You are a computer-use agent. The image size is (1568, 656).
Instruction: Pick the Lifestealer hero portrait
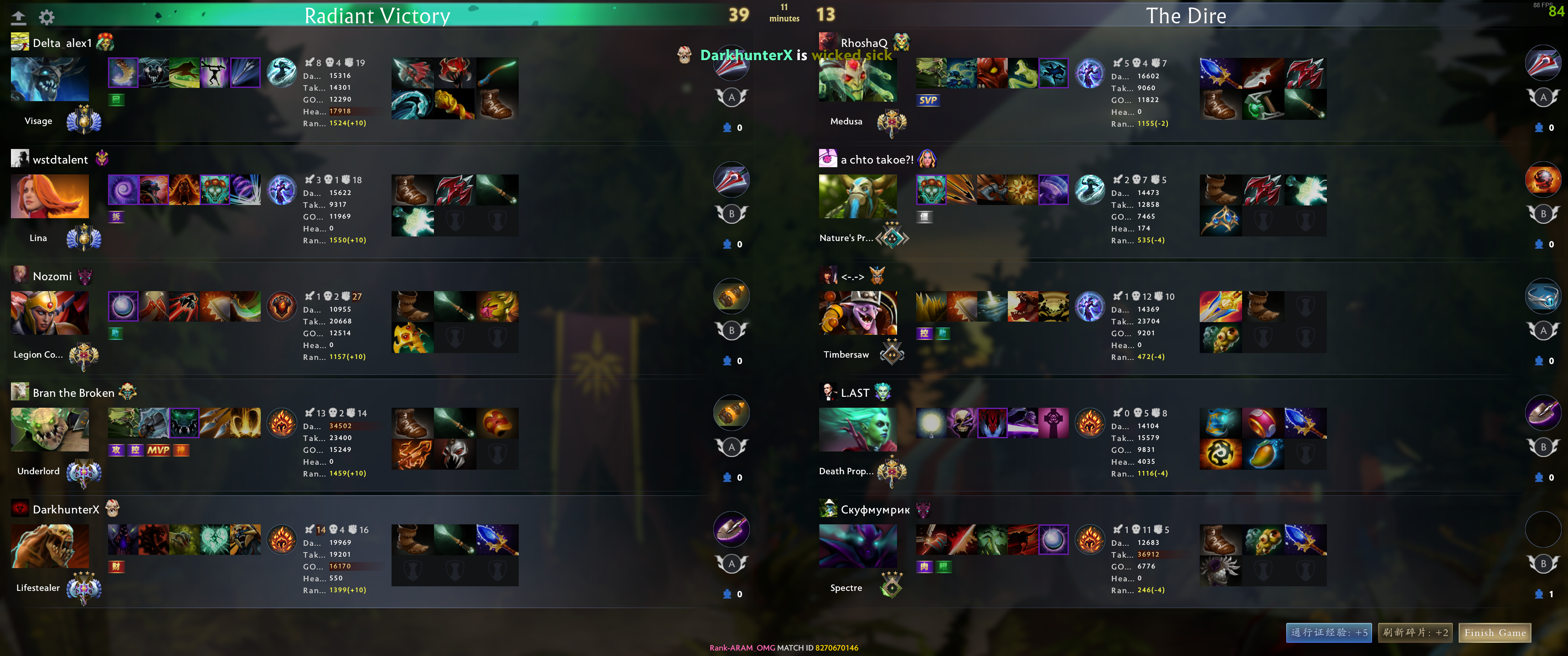coord(50,546)
